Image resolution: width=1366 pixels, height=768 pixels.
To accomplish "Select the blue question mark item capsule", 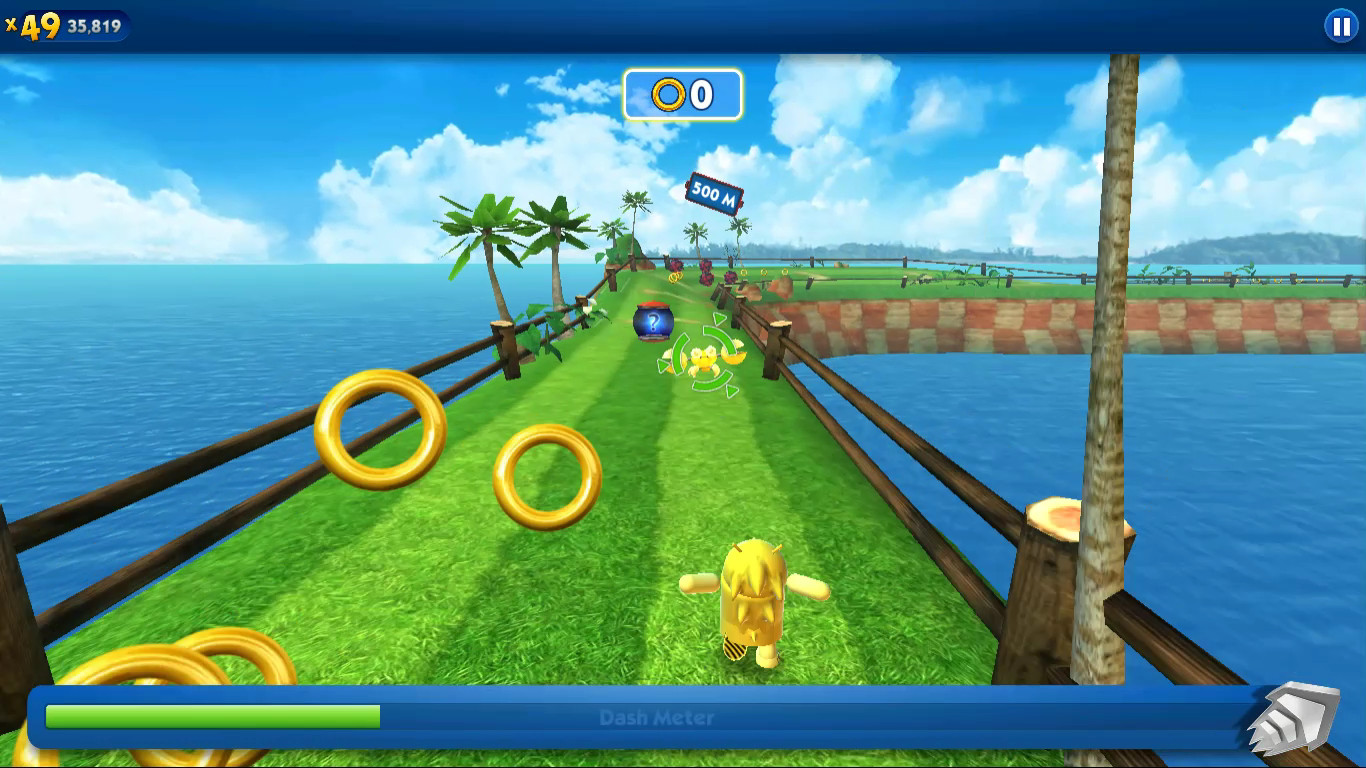I will coord(655,320).
